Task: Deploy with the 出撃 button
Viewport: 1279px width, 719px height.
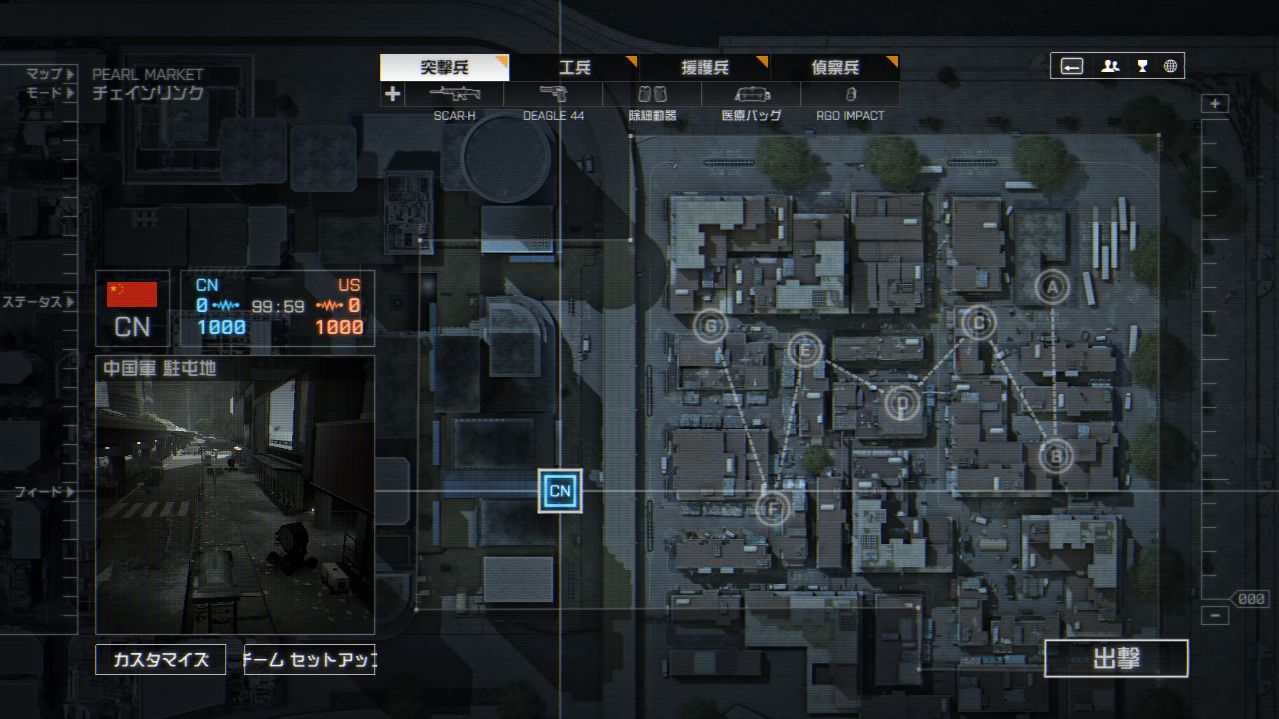Action: 1116,659
